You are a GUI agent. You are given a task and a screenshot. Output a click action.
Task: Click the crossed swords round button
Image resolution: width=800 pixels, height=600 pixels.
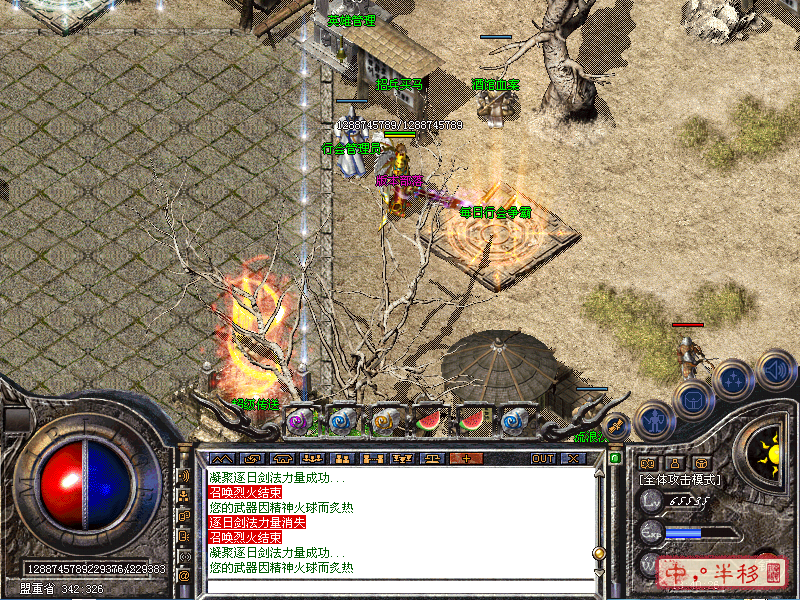[x=618, y=425]
